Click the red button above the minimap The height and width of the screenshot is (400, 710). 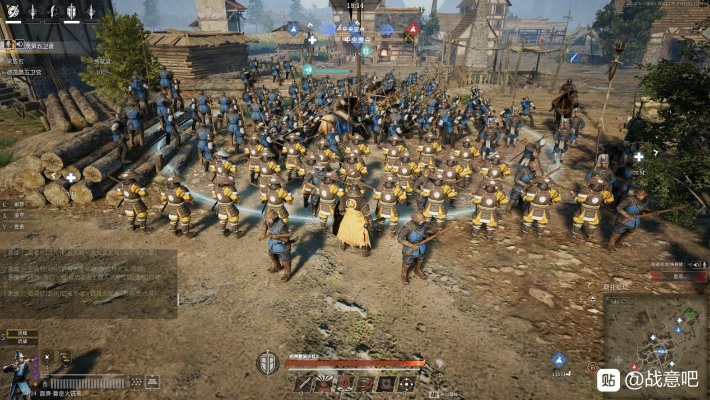coord(678,276)
